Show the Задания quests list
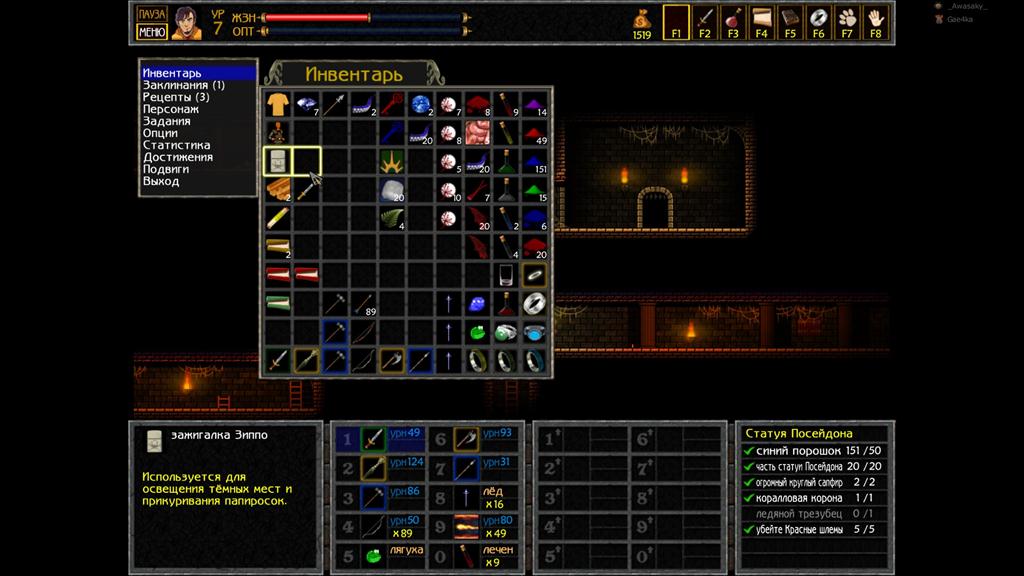The width and height of the screenshot is (1024, 576). pos(166,121)
